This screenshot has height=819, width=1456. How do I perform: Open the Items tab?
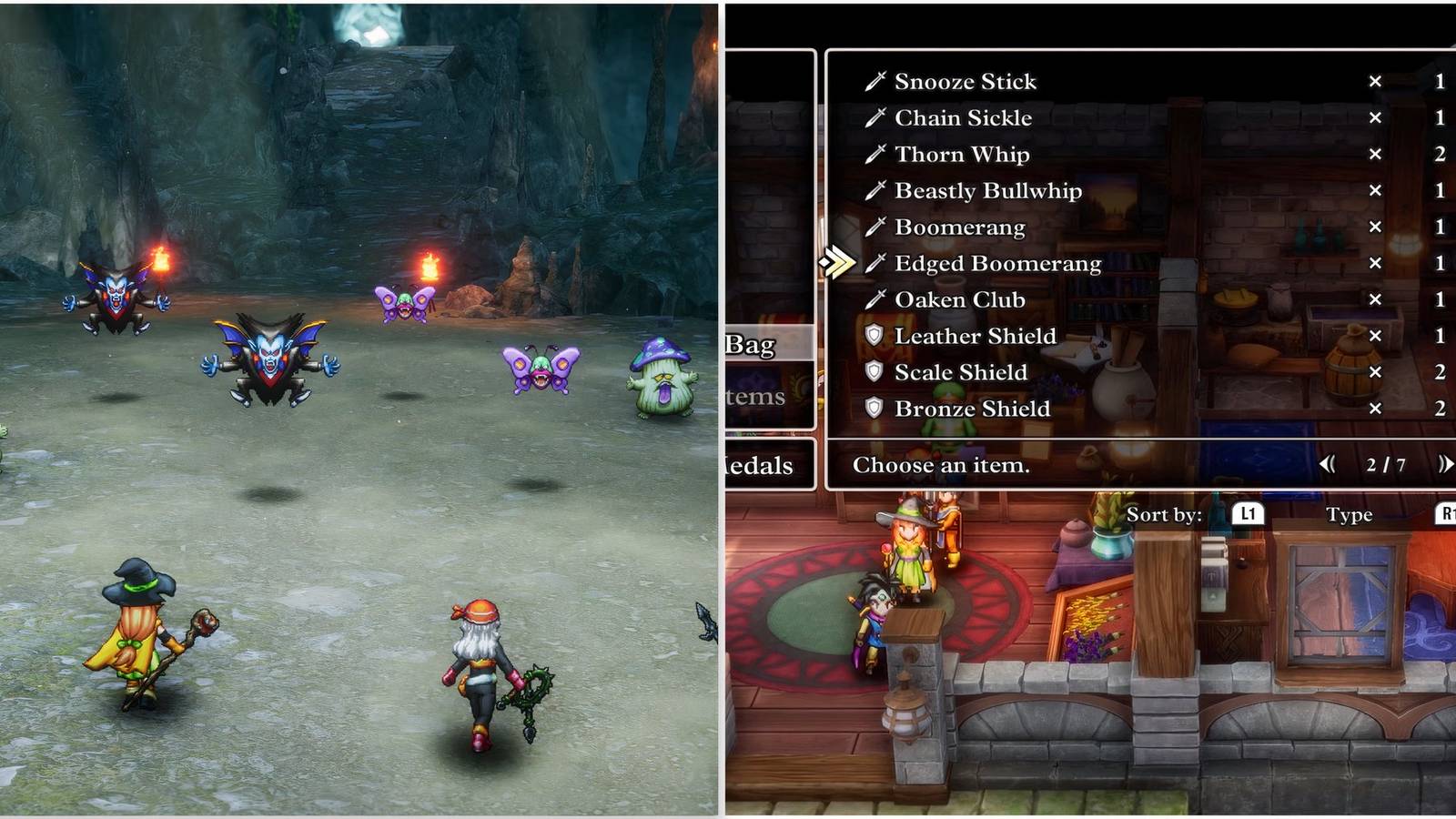coord(758,396)
